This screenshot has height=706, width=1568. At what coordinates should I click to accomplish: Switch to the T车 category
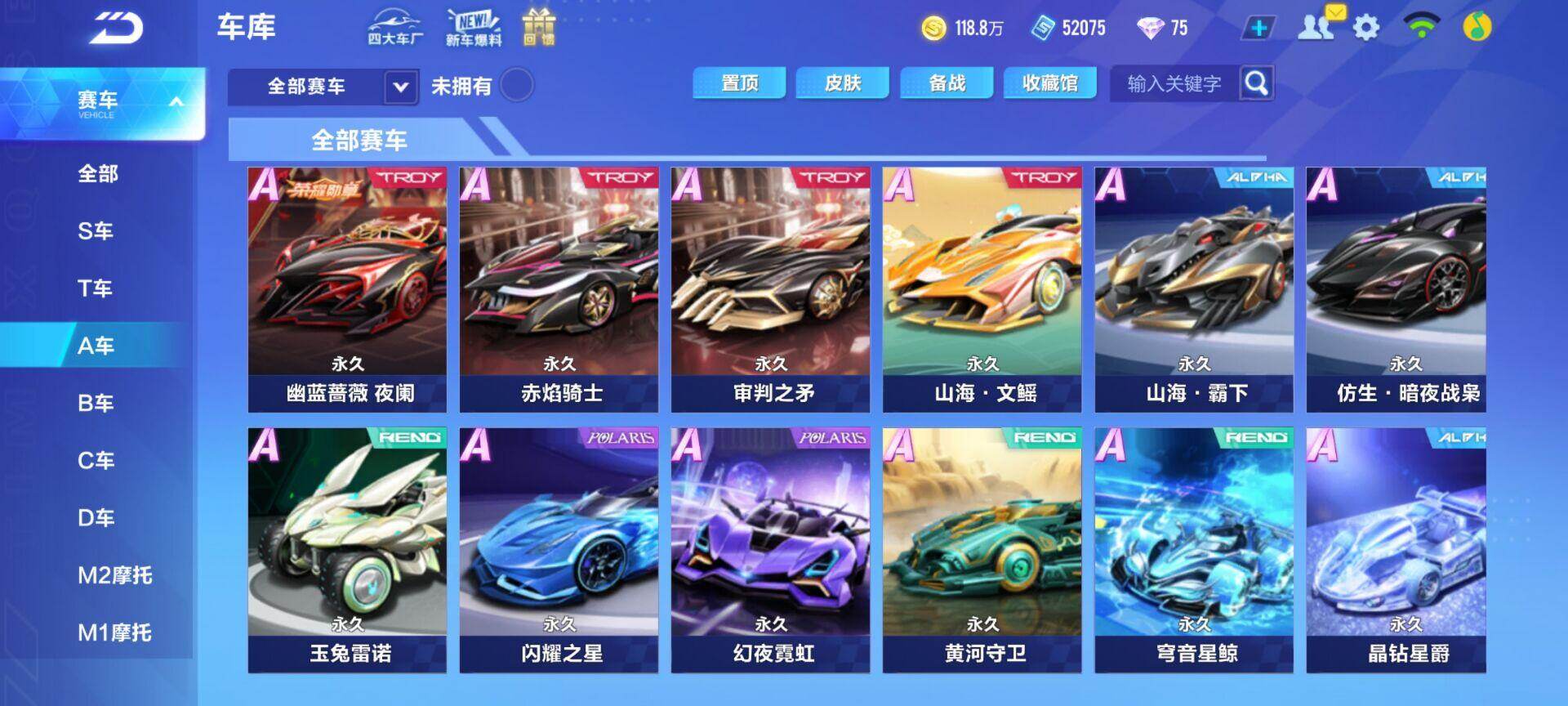tap(96, 288)
